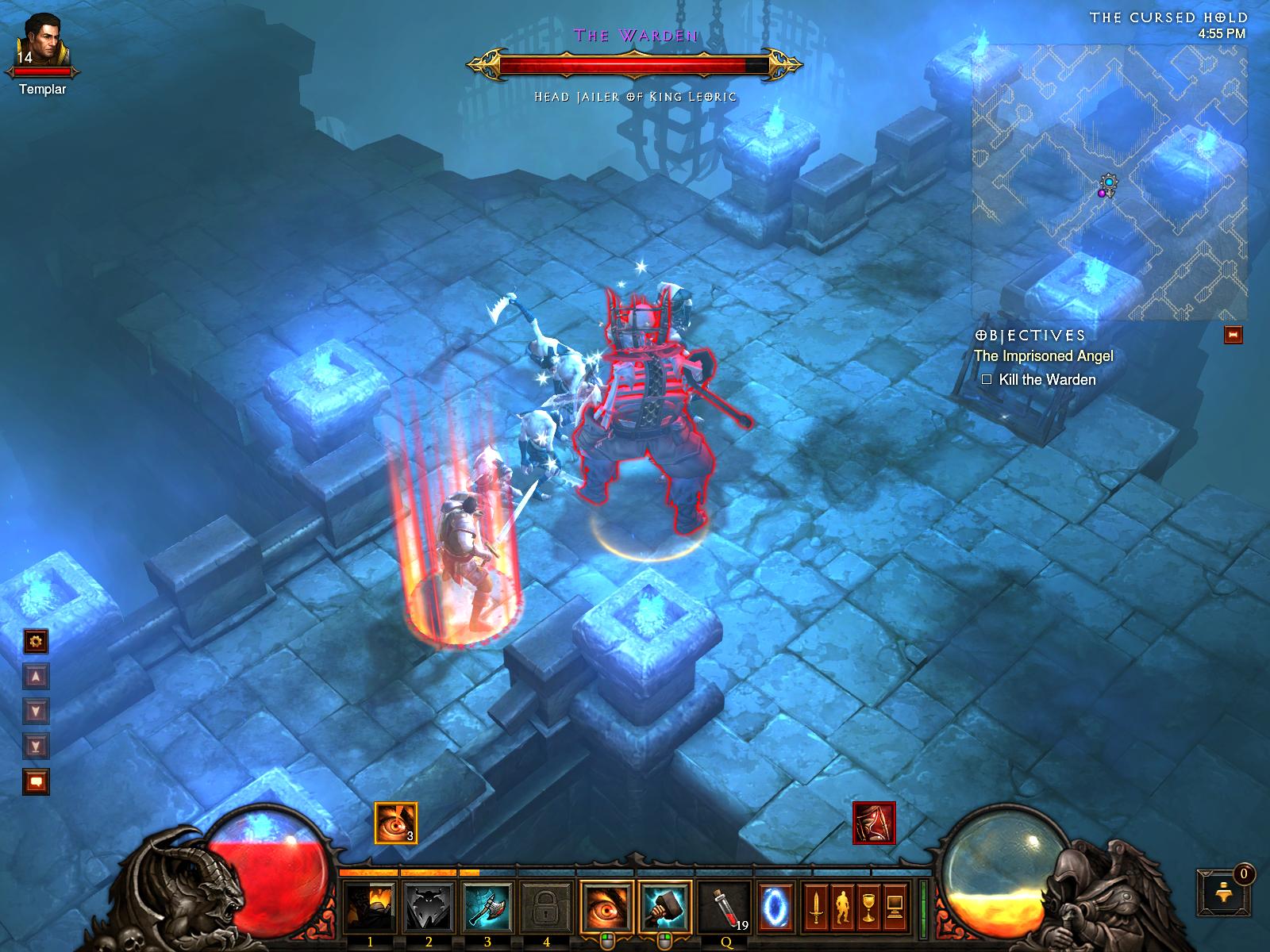The width and height of the screenshot is (1270, 952).
Task: Jump to chat bottom with the underlined down-arrow
Action: 37,746
